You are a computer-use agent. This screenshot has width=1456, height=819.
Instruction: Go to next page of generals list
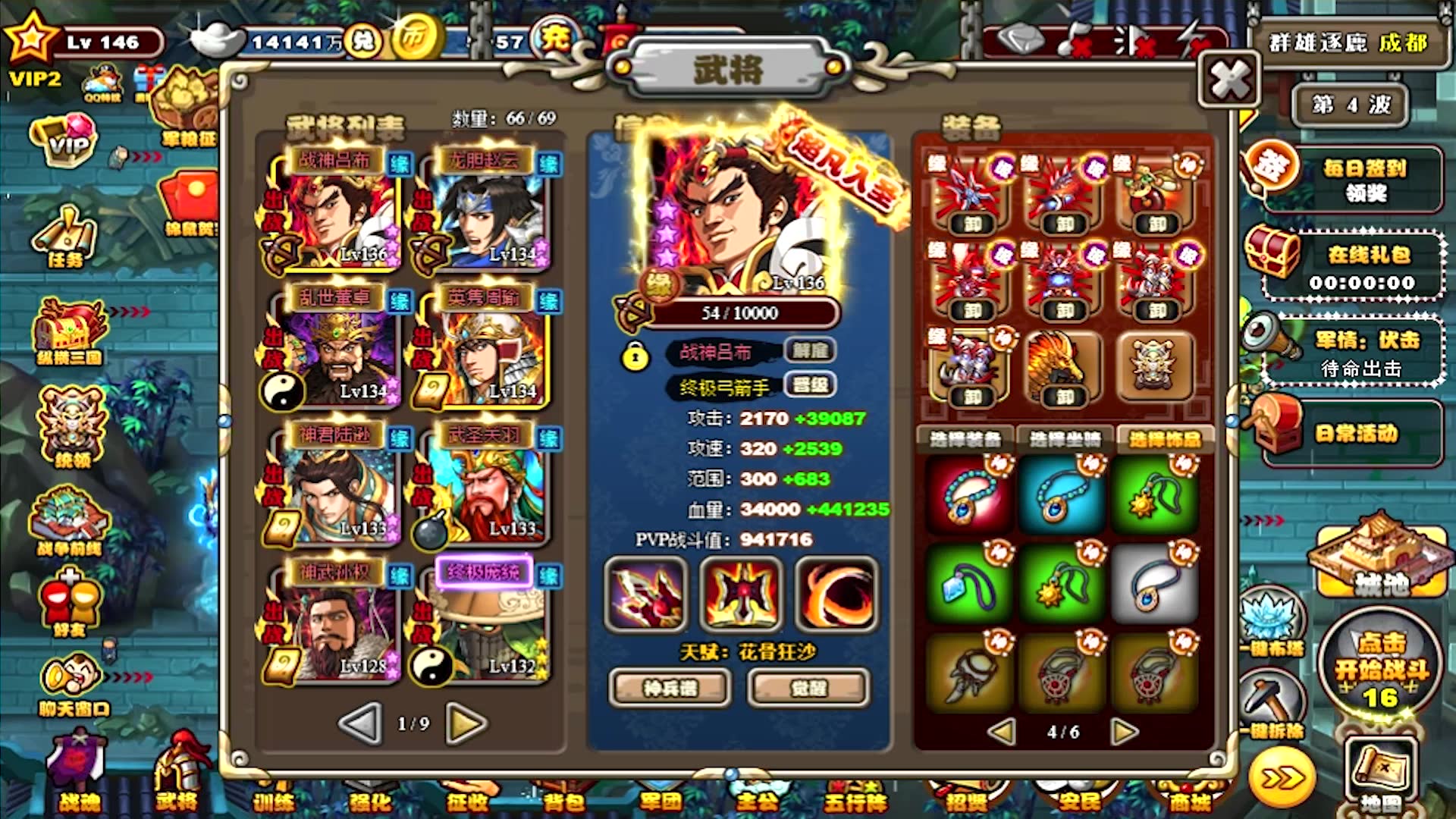click(466, 724)
